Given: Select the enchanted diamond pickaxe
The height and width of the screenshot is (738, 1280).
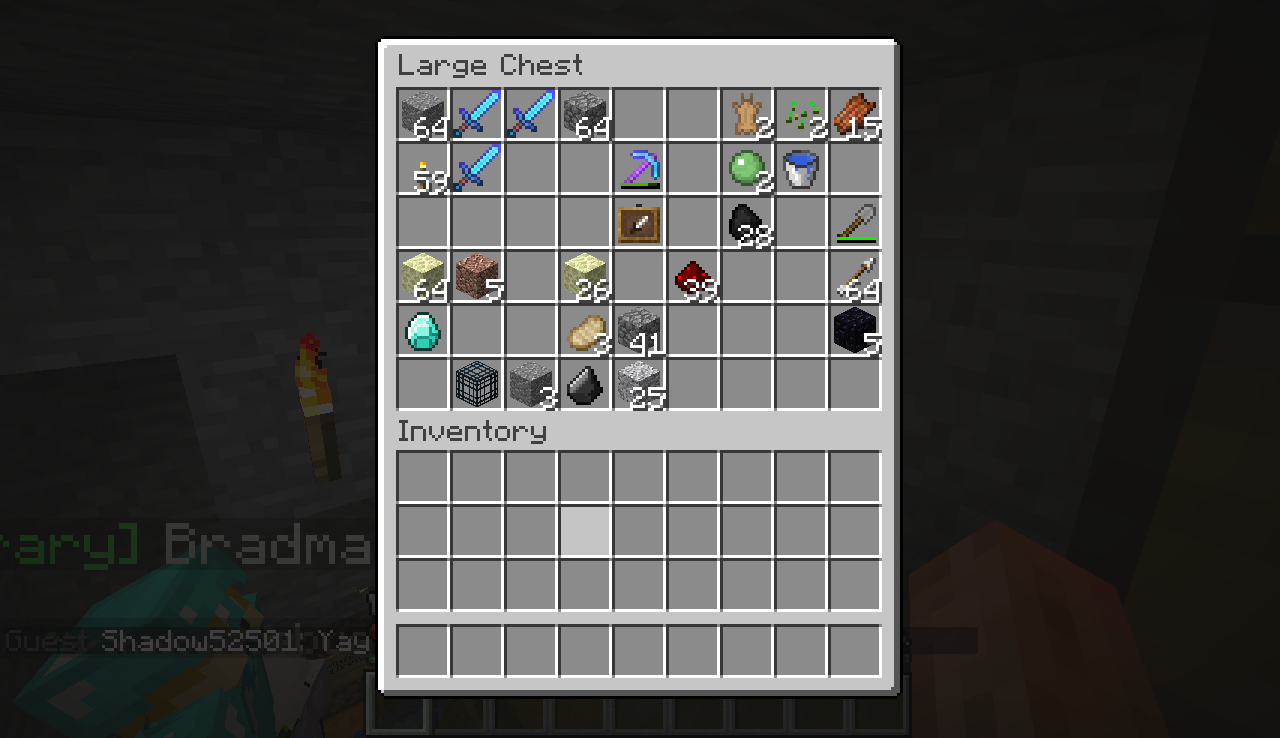Looking at the screenshot, I should click(639, 168).
